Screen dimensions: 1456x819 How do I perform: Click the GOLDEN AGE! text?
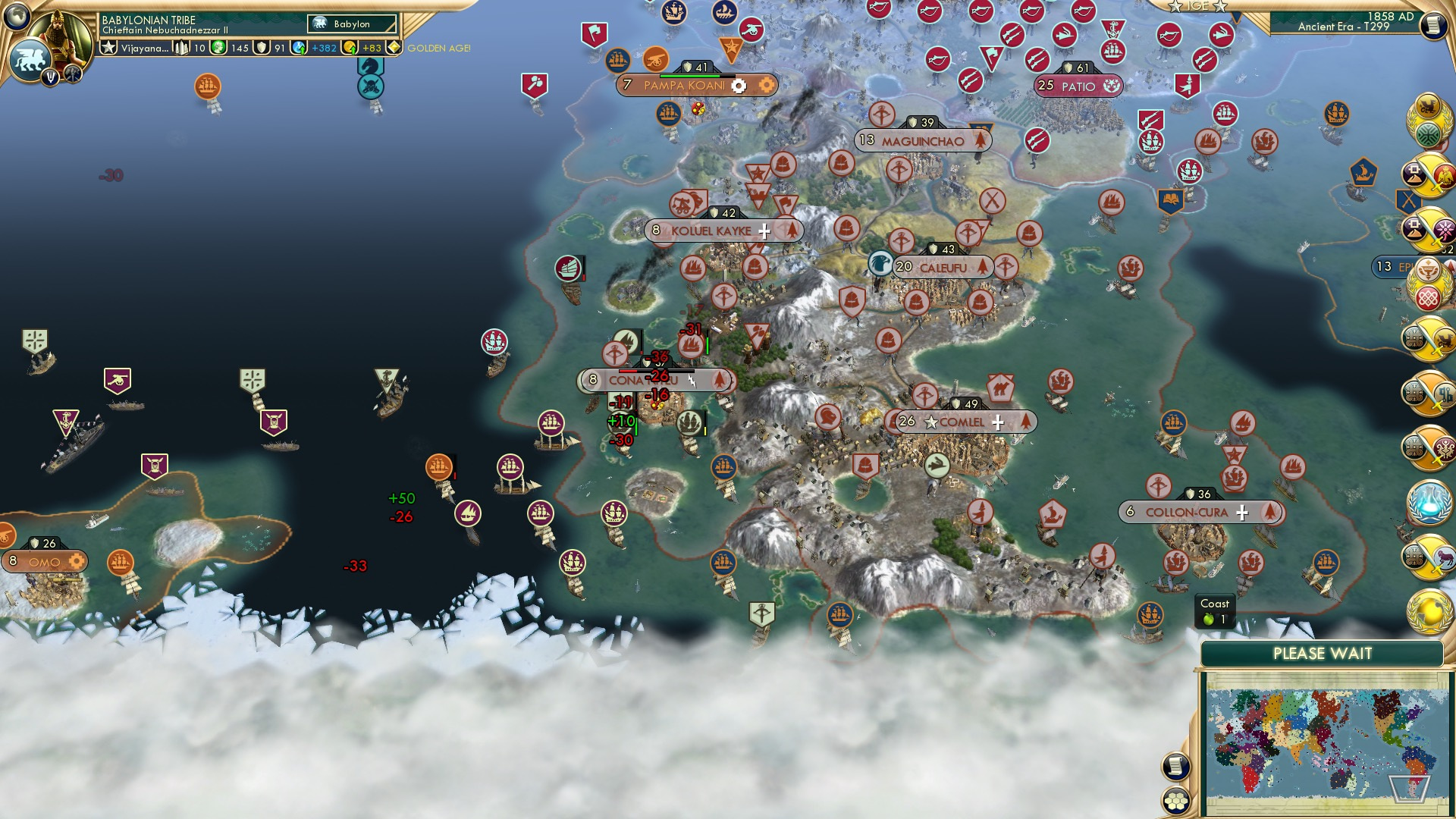tap(438, 49)
